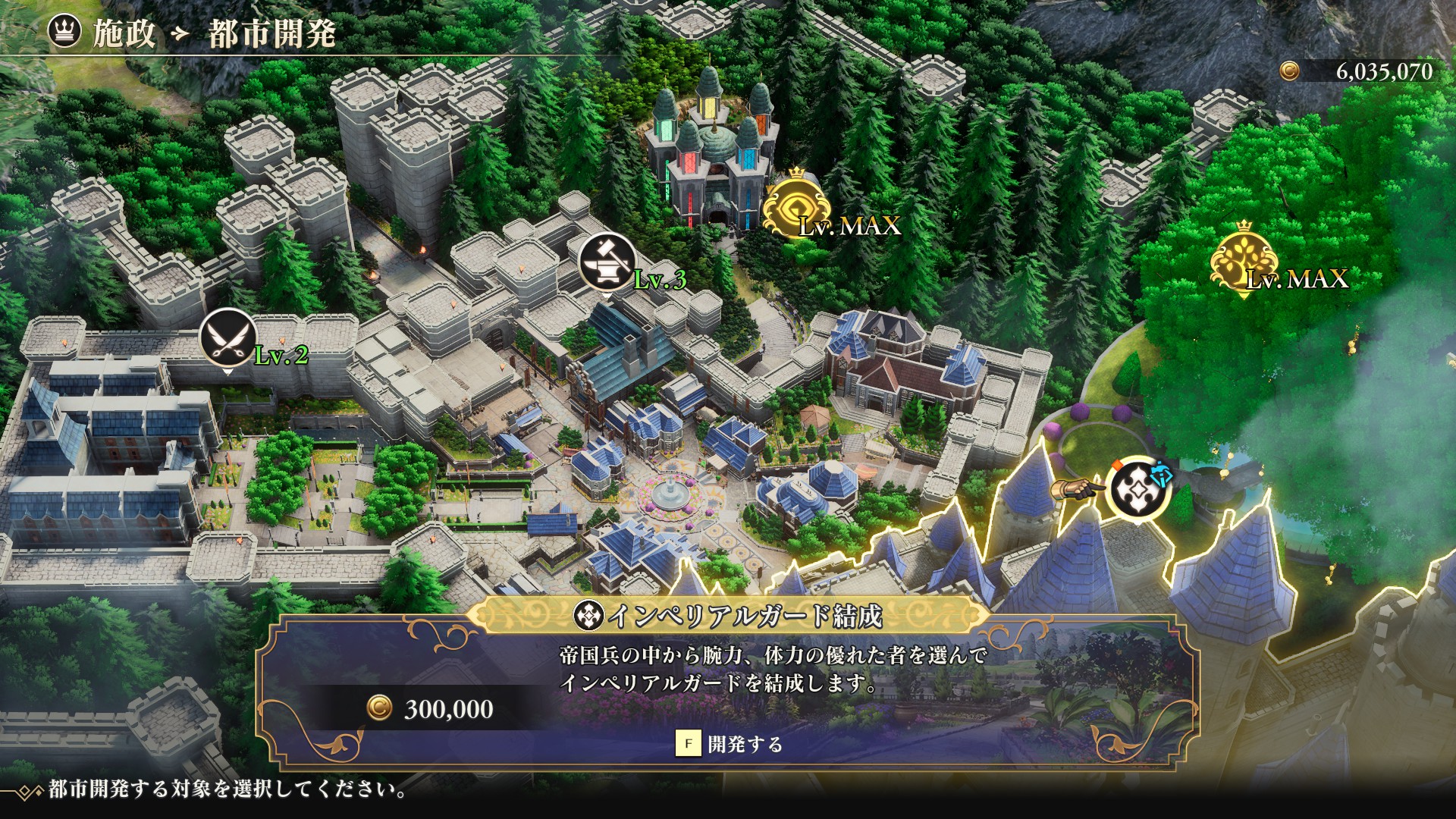Image resolution: width=1456 pixels, height=819 pixels.
Task: Choose the crossed swords Lv.2 marker
Action: coord(227,337)
